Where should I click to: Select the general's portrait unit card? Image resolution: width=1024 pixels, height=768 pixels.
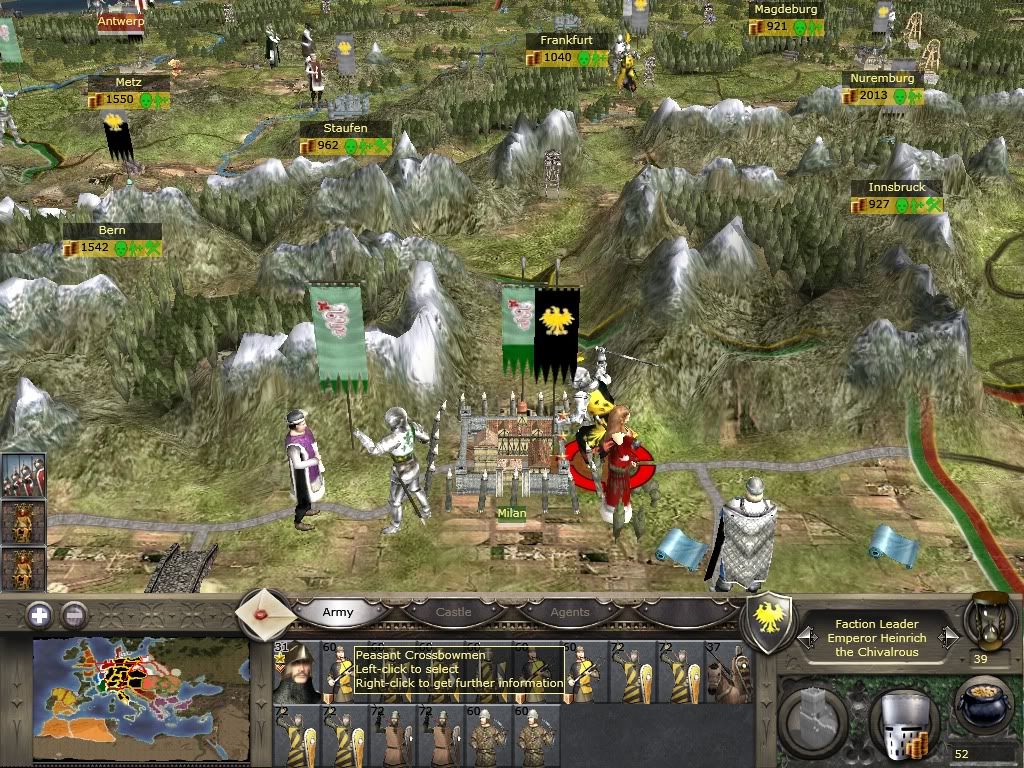tap(296, 672)
